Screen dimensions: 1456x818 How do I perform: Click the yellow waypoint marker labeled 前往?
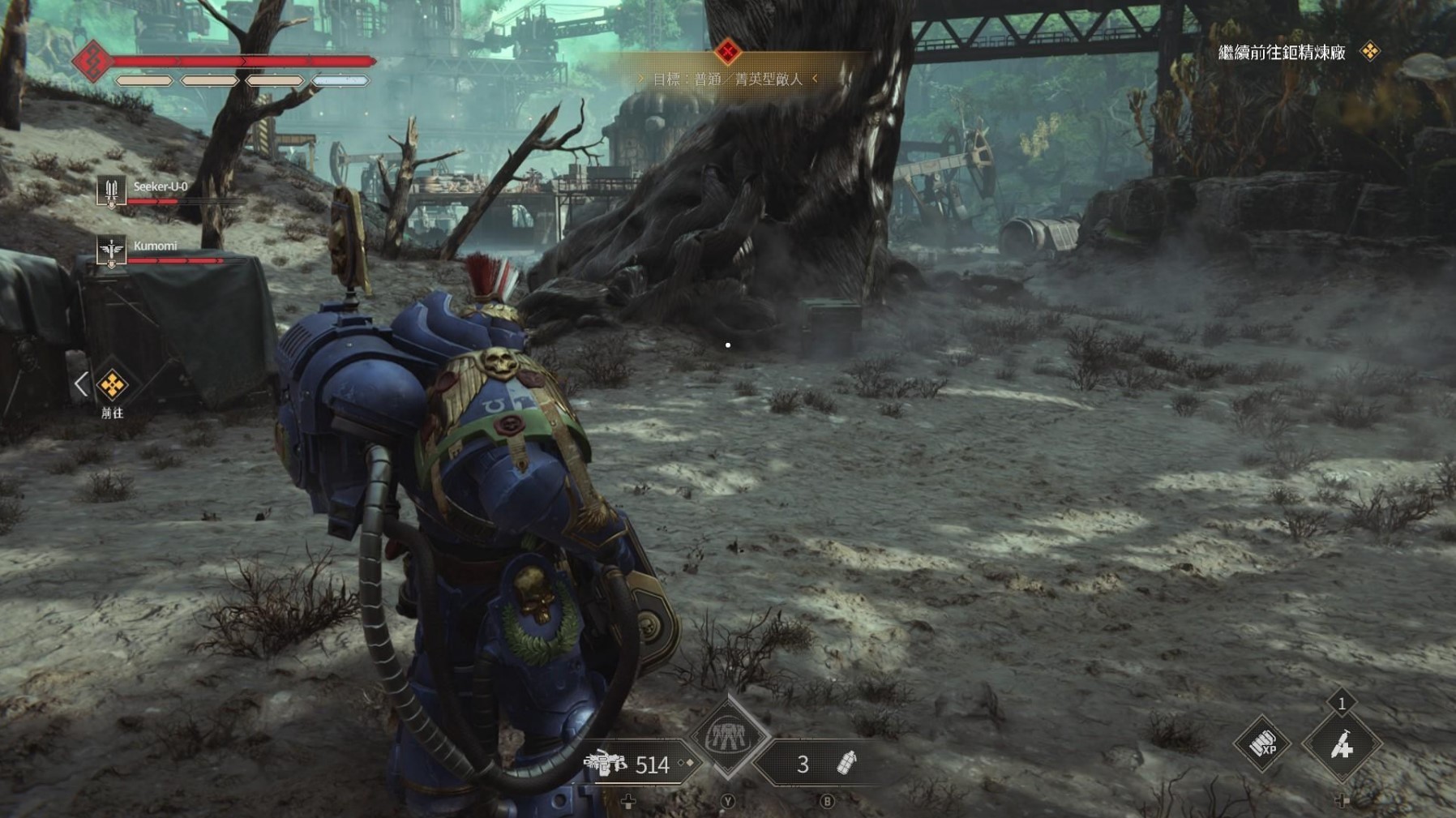click(x=112, y=385)
